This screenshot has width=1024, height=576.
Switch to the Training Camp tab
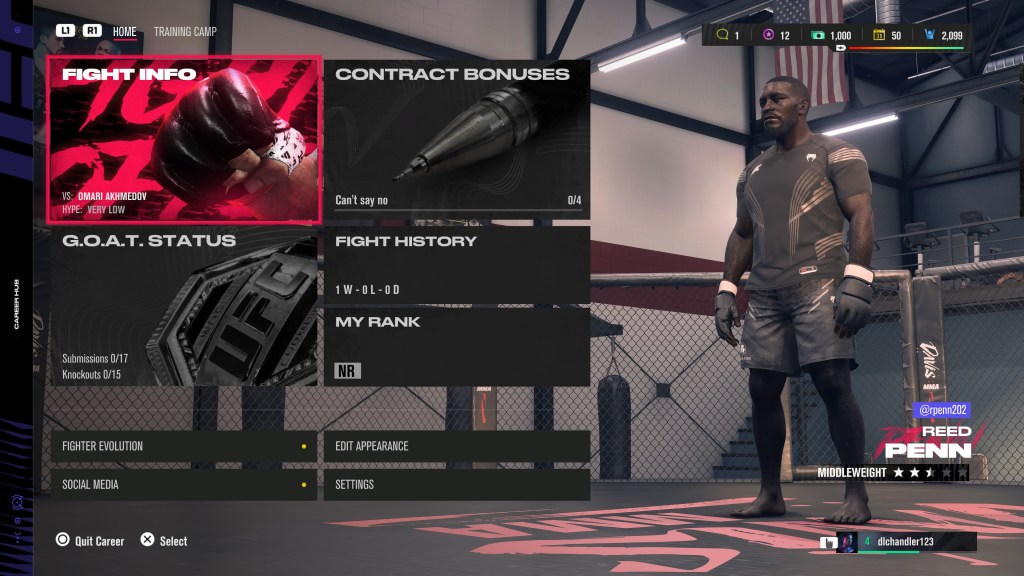coord(185,32)
